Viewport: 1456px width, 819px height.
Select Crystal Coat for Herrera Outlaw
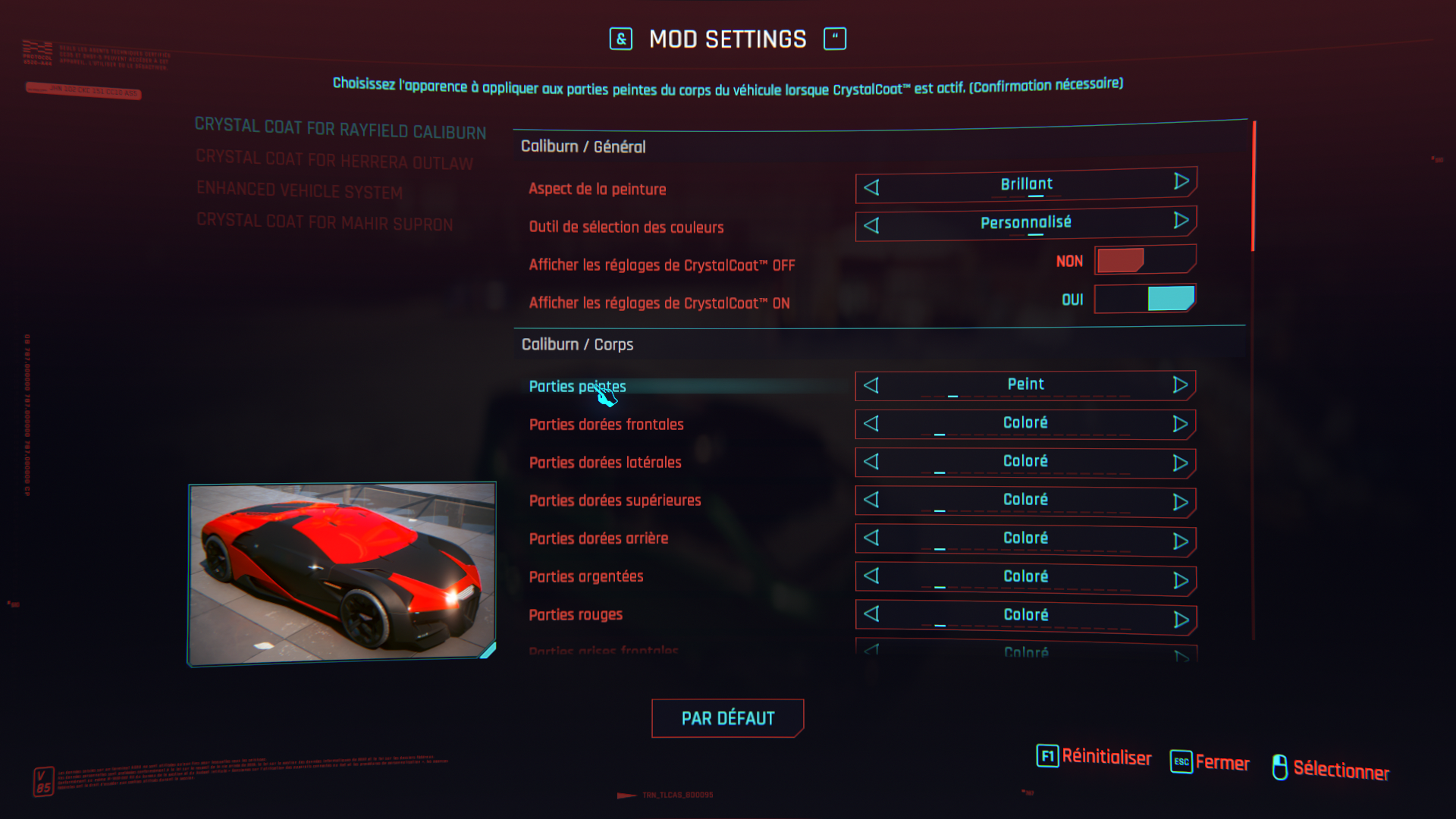click(x=334, y=160)
